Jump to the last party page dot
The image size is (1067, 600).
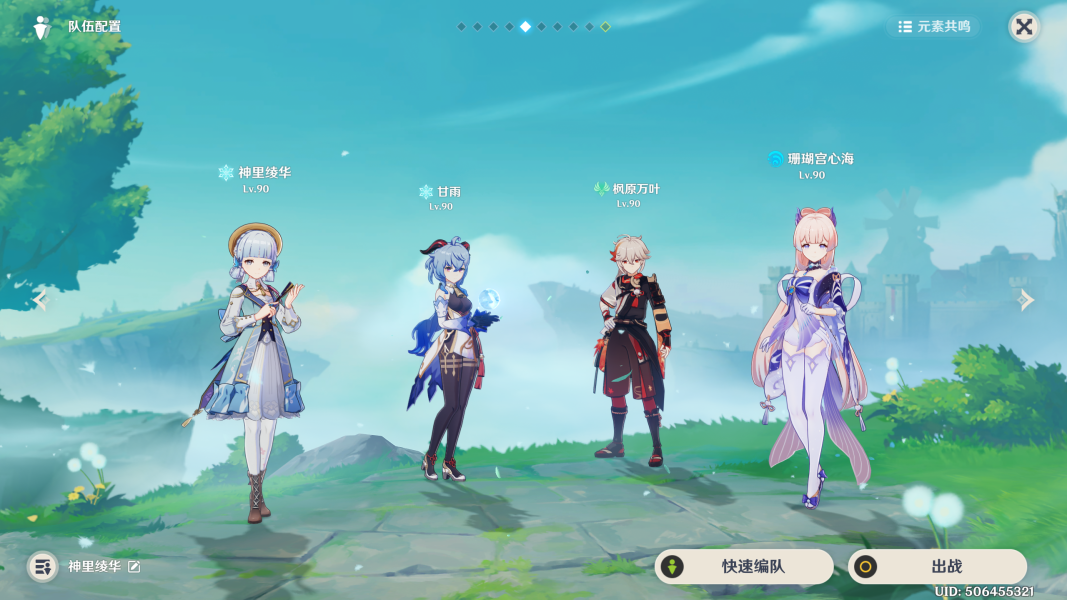pyautogui.click(x=605, y=27)
